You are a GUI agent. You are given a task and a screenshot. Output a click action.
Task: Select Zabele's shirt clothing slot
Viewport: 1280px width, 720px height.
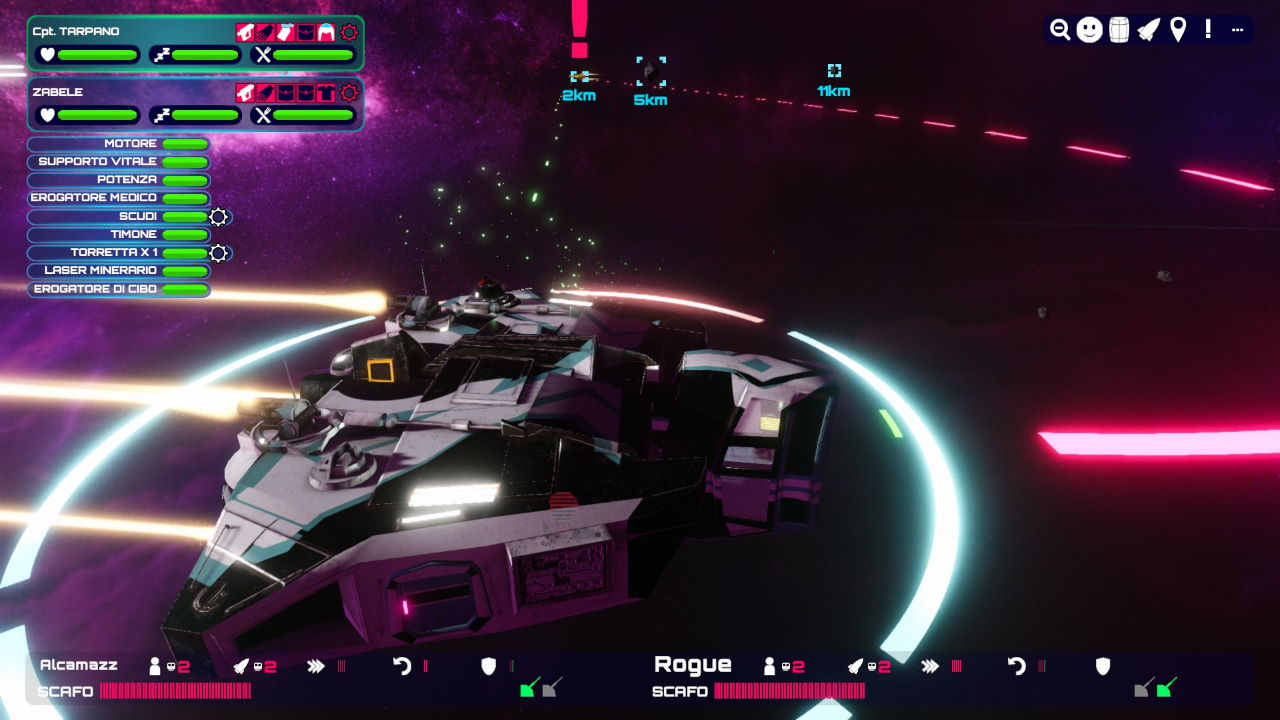[326, 93]
